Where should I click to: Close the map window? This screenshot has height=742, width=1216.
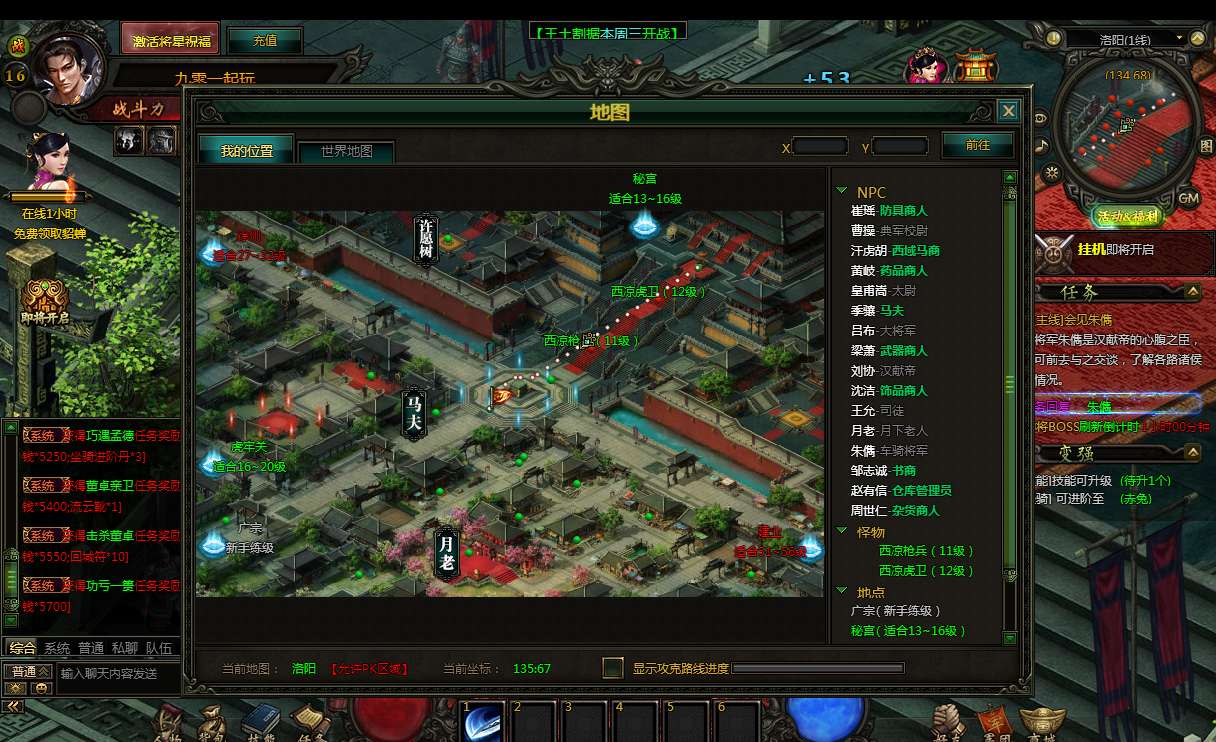[x=1009, y=111]
